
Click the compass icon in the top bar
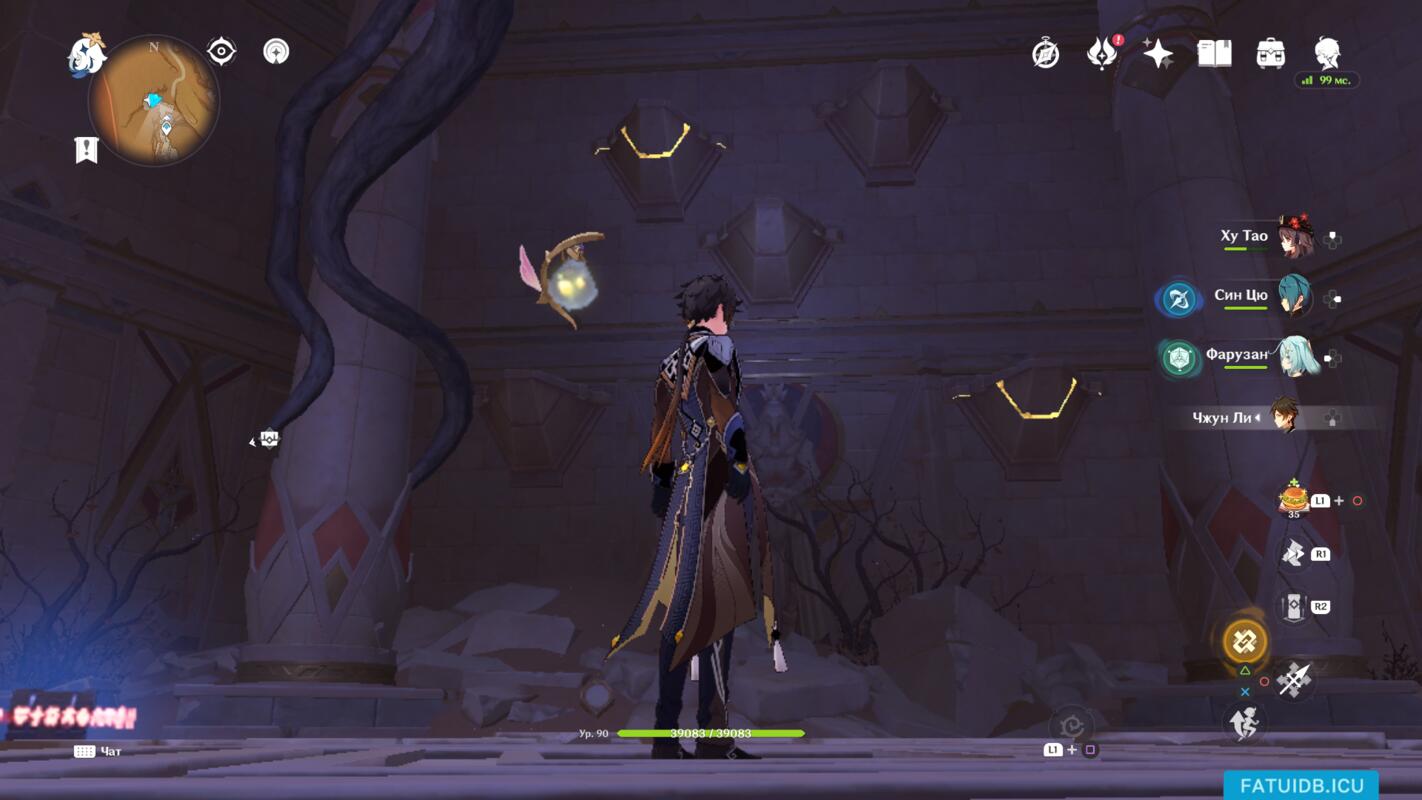tap(1046, 54)
